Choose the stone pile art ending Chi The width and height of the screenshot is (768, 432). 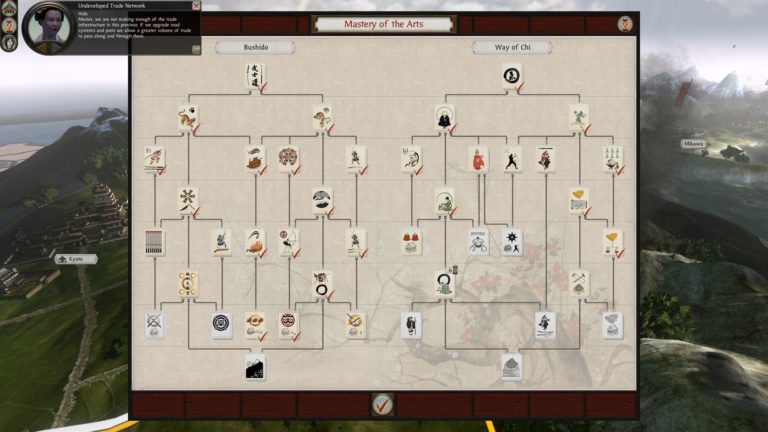(x=511, y=366)
